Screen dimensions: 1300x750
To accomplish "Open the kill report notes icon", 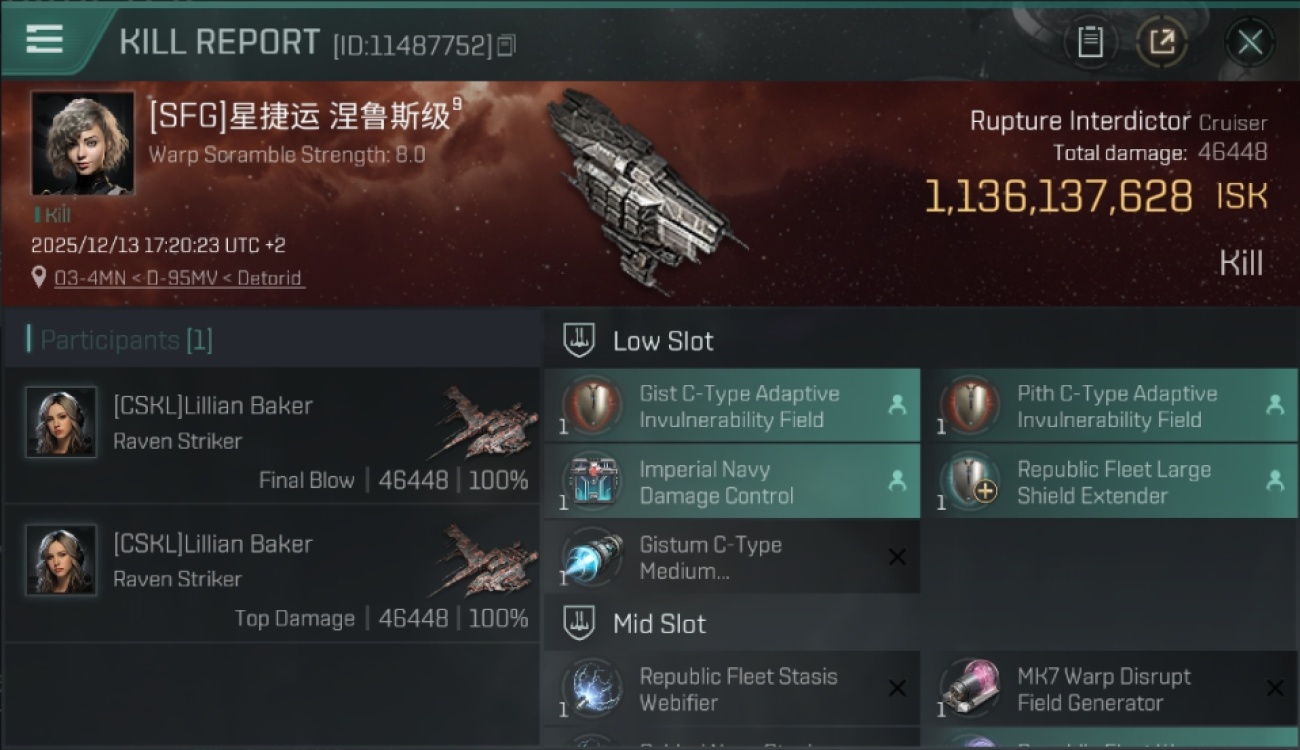I will (1091, 42).
